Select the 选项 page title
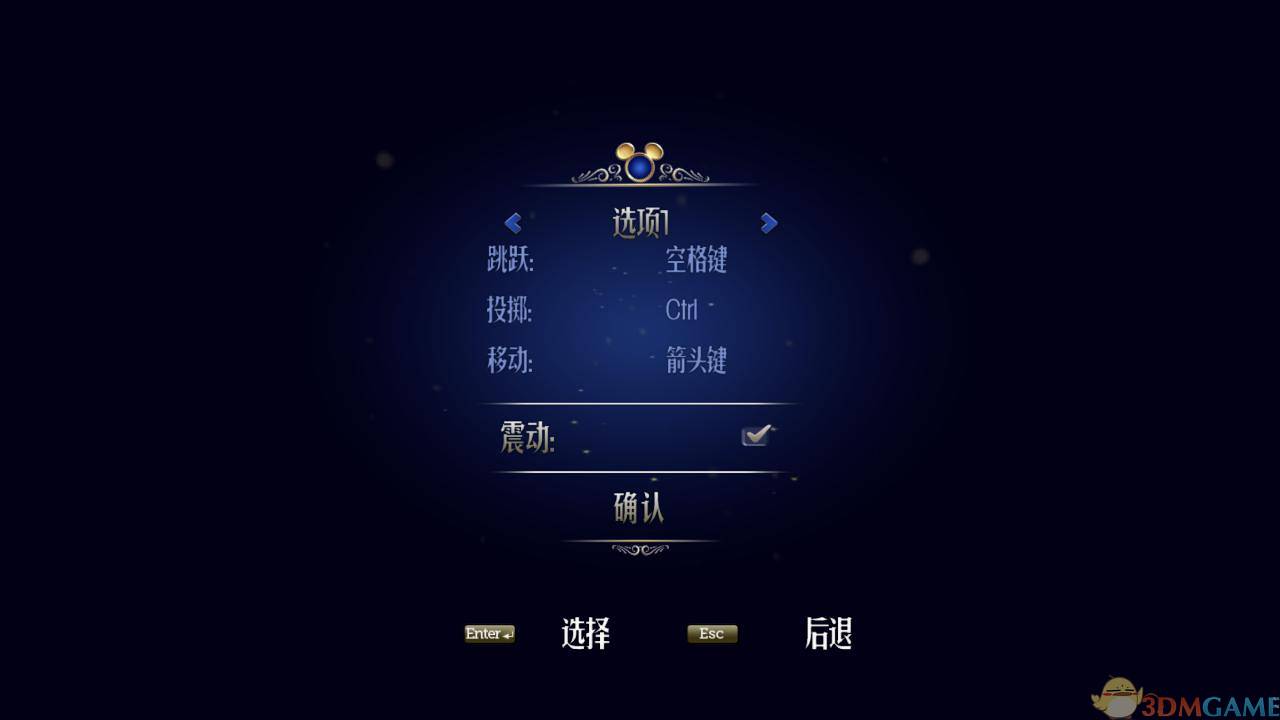Screen dimensions: 1280x720 coord(640,222)
